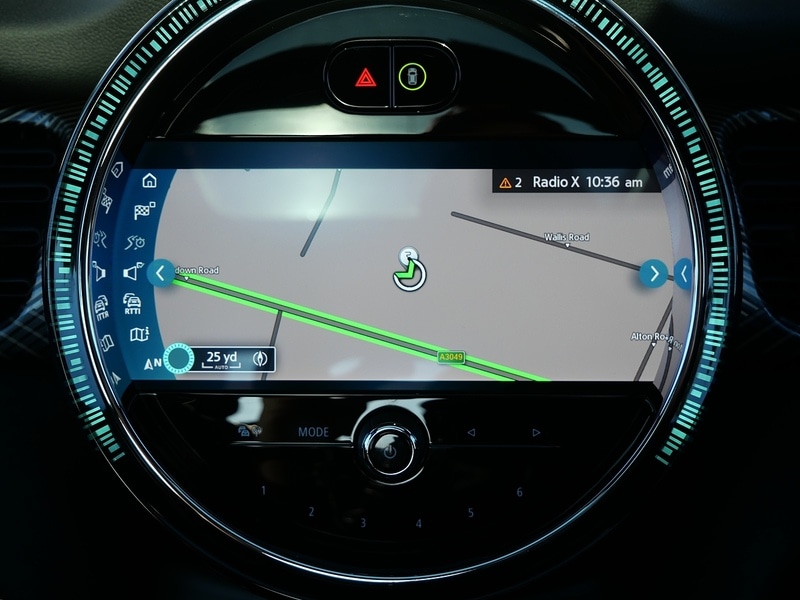Choose preset button 6
This screenshot has width=800, height=600.
pos(520,491)
